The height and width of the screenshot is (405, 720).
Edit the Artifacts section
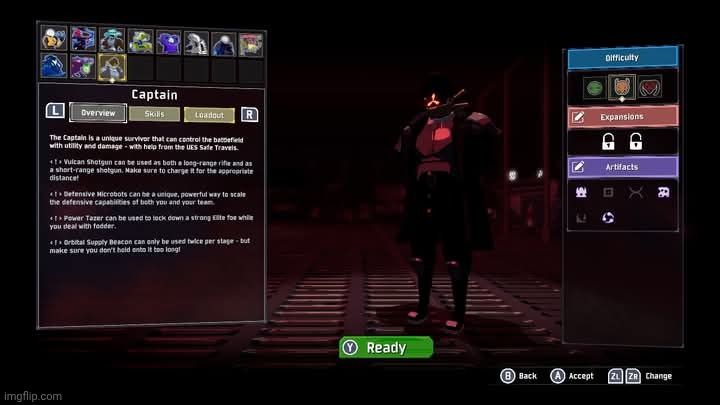[x=622, y=166]
